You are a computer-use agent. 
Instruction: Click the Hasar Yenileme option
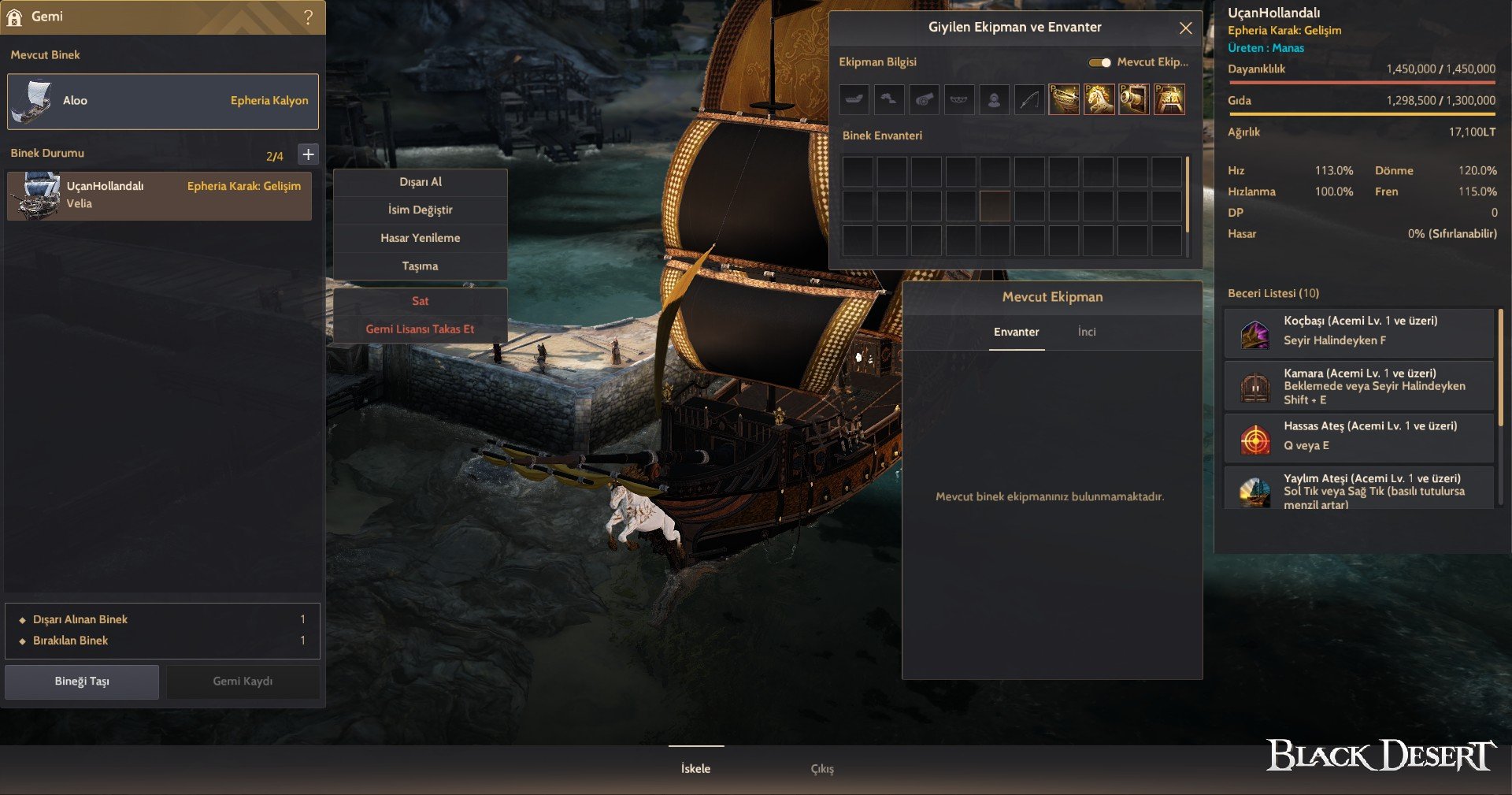pyautogui.click(x=420, y=238)
